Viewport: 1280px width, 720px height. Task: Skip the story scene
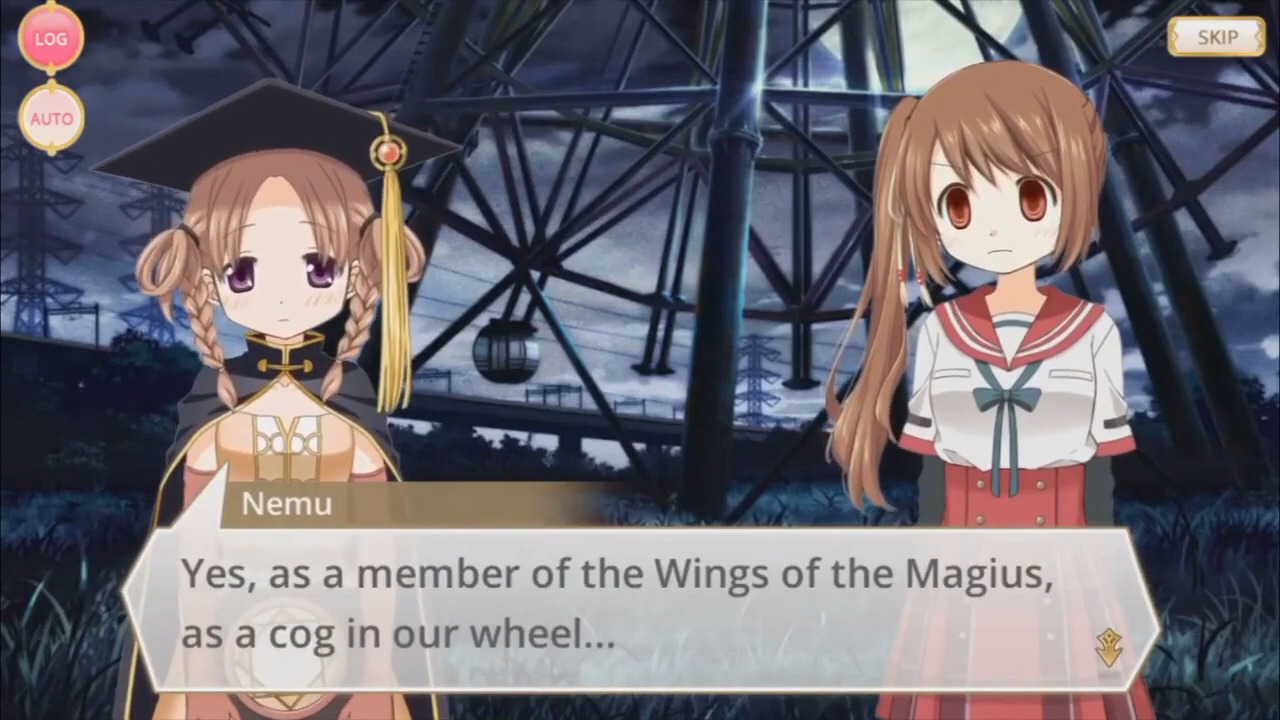1216,37
